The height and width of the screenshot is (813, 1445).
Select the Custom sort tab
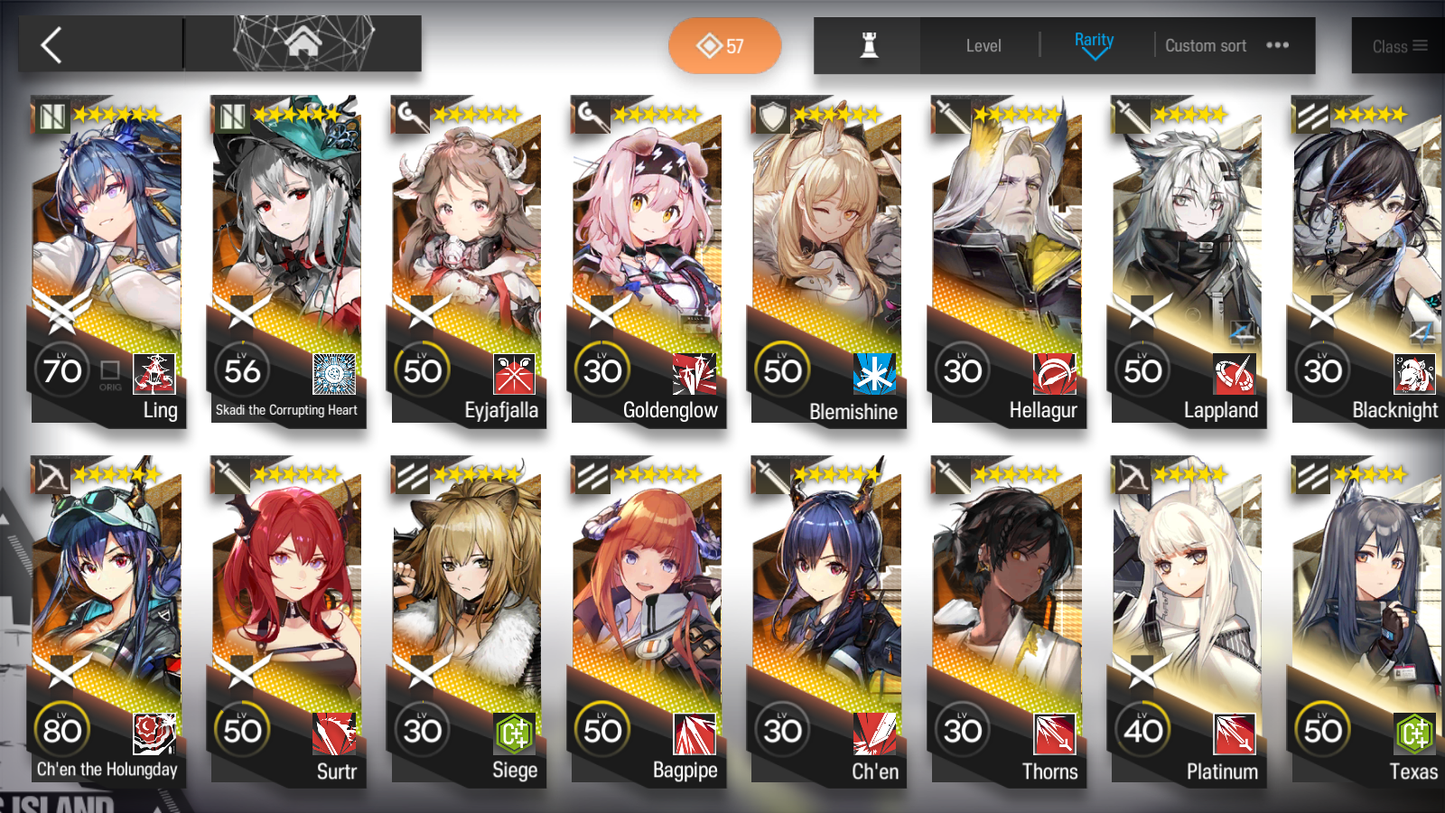(1206, 45)
